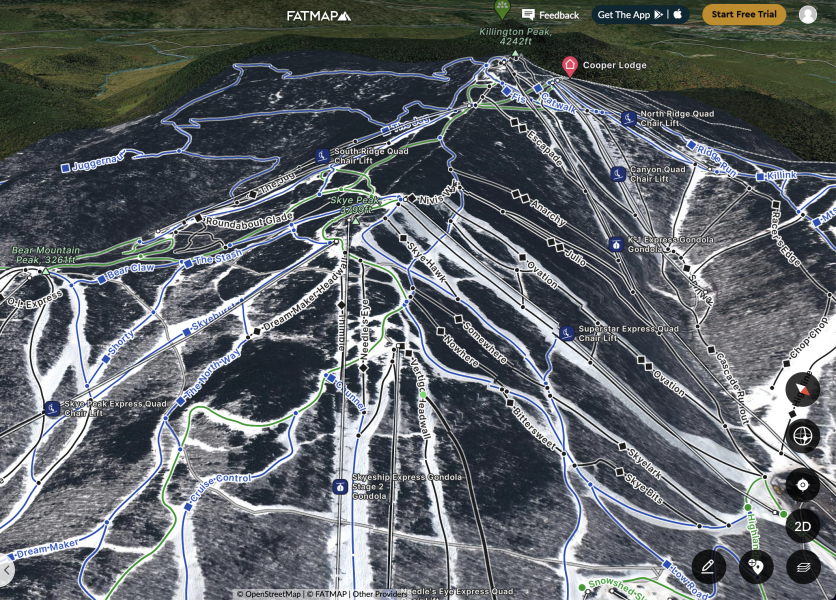The width and height of the screenshot is (836, 600).
Task: Activate the pencil draw route tool
Action: (x=708, y=567)
